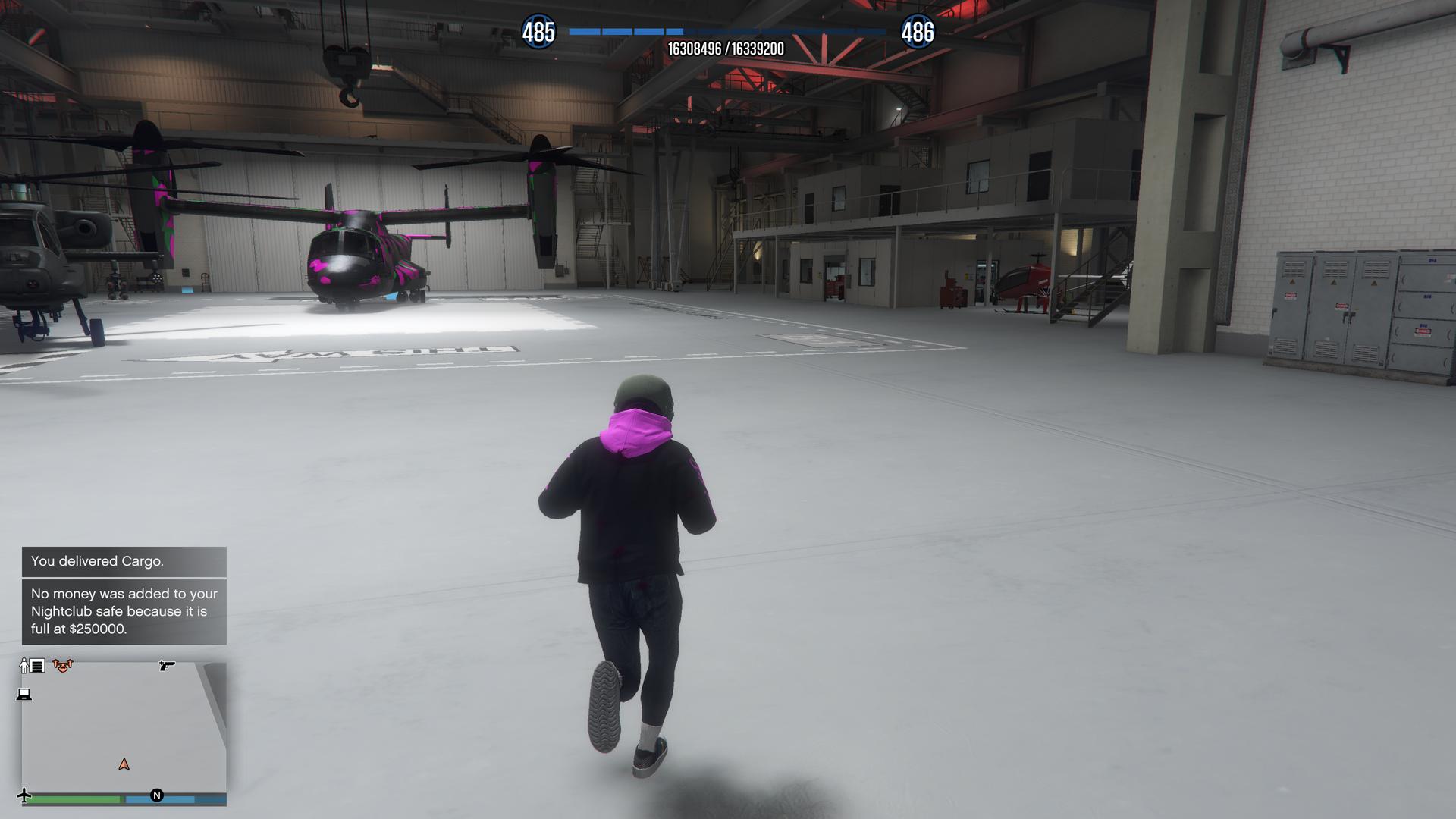Select the airplane icon beside the minimap bar

pos(24,795)
